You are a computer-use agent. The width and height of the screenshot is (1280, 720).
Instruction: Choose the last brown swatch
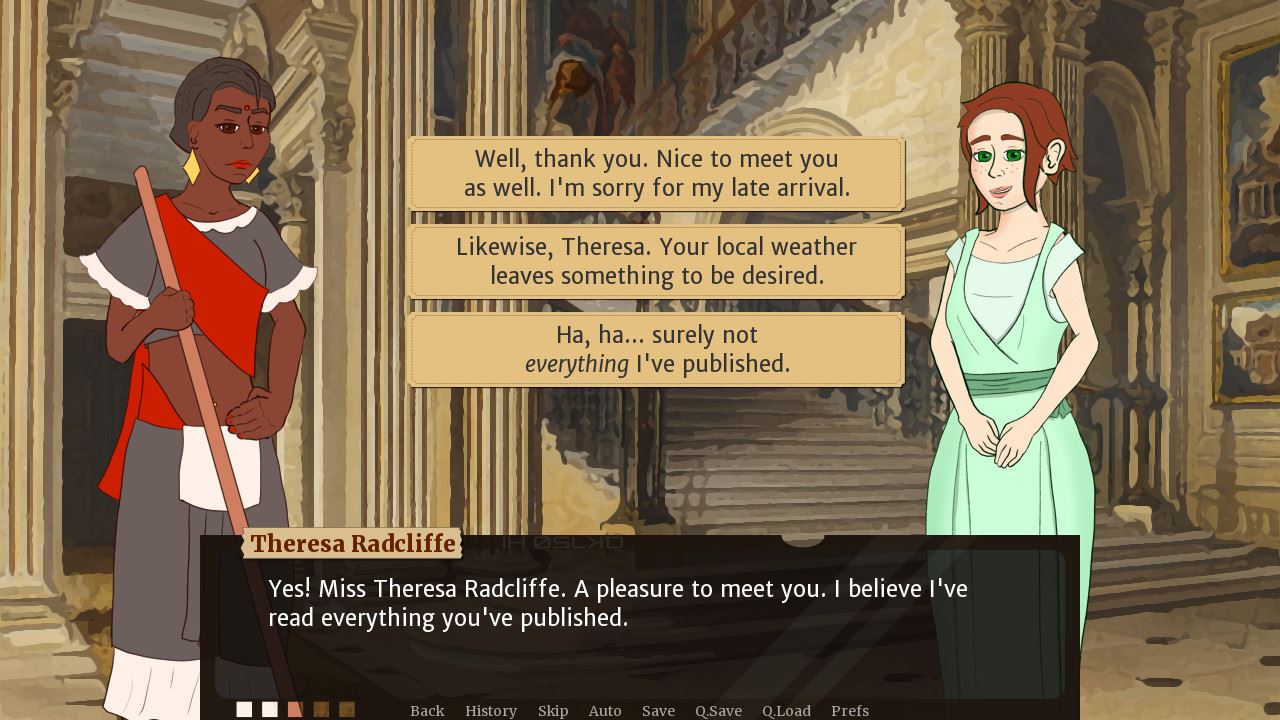(347, 708)
